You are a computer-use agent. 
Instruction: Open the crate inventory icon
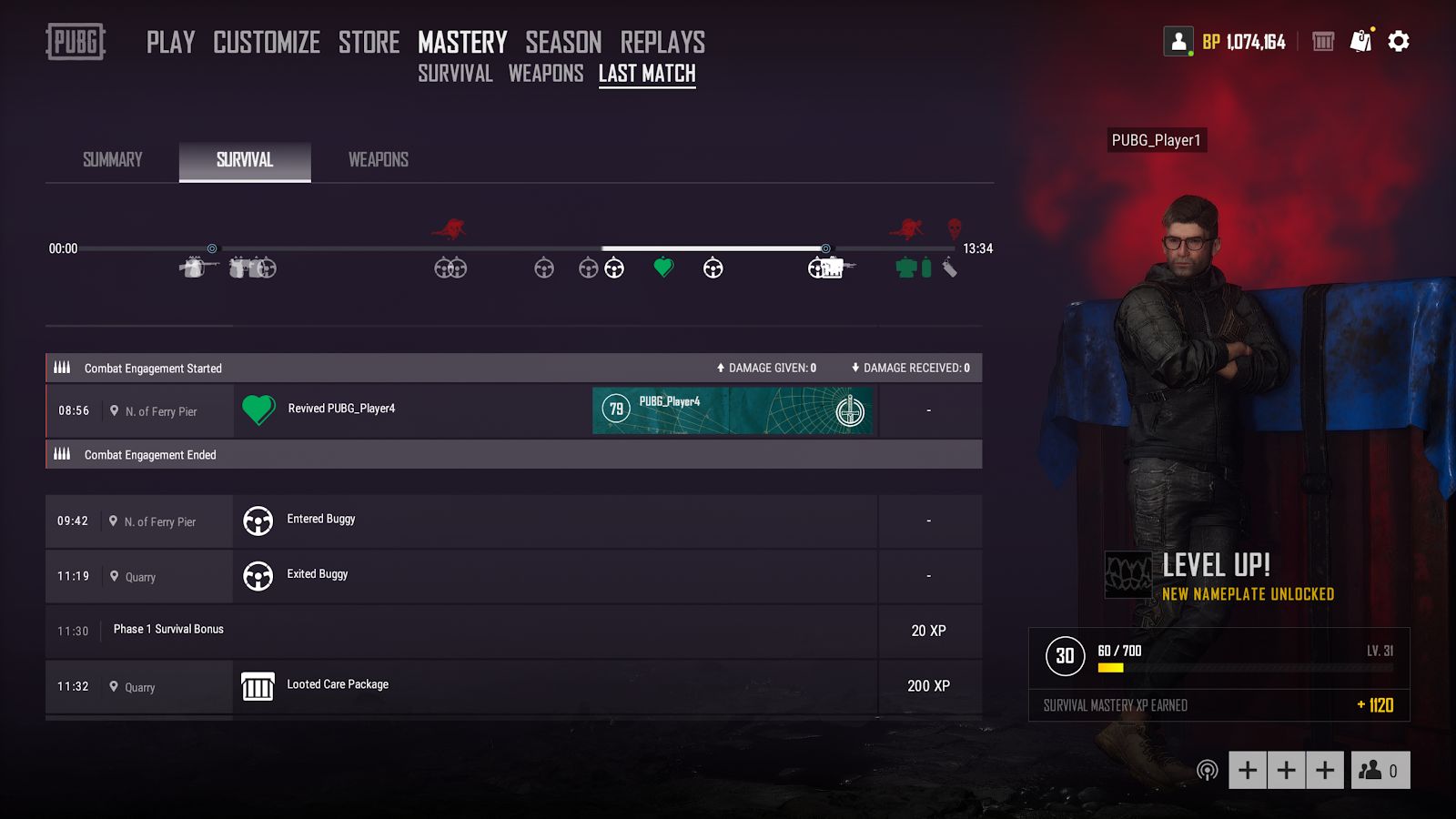coord(1323,42)
